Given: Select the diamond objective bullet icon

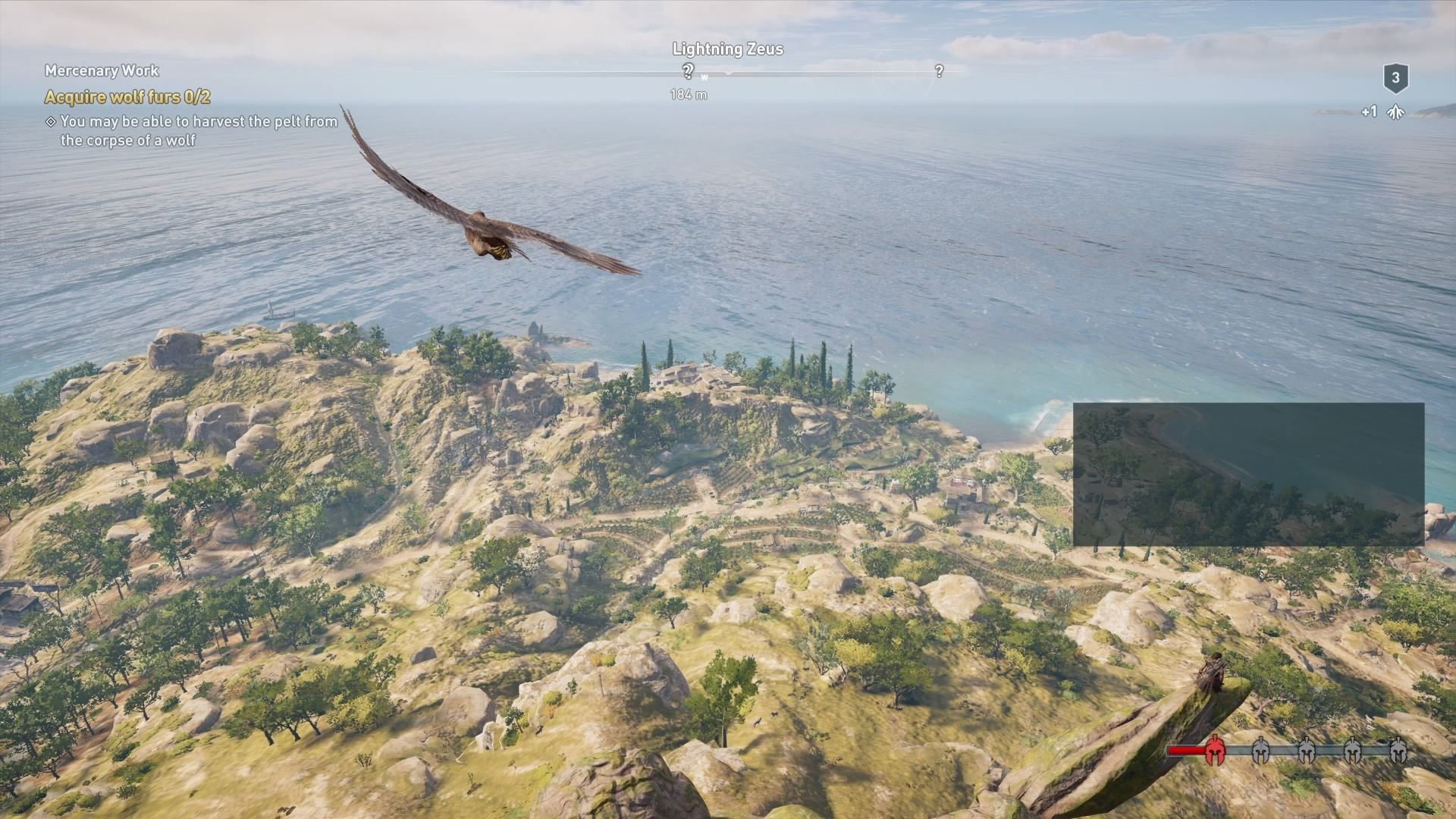Looking at the screenshot, I should tap(50, 120).
